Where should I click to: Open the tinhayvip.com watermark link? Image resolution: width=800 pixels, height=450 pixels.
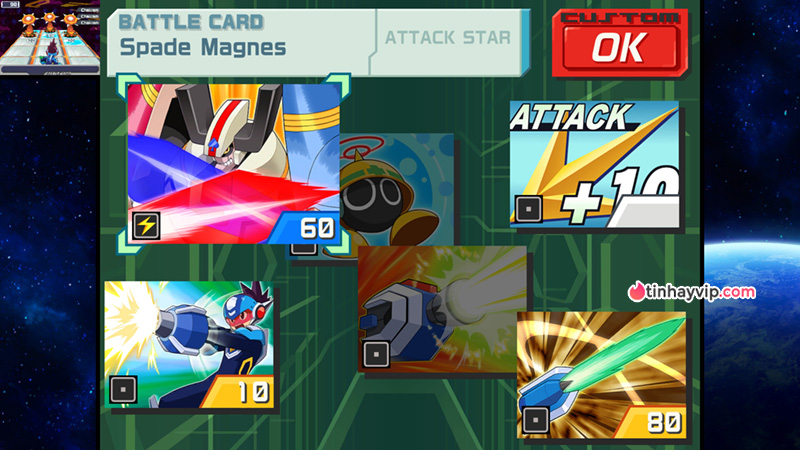coord(692,292)
